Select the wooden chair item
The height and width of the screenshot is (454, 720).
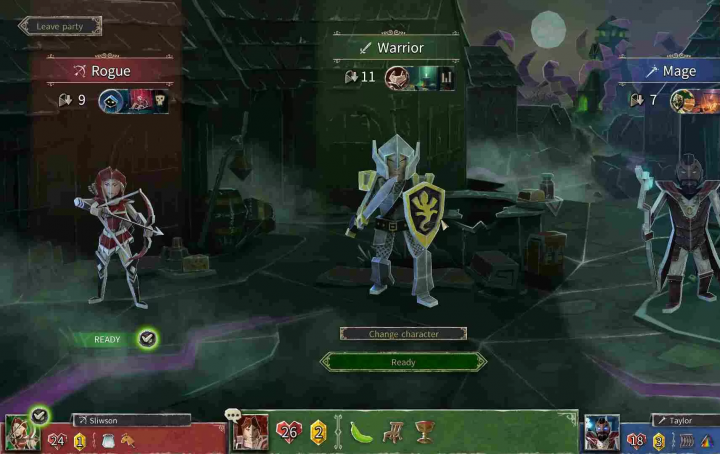click(x=393, y=432)
